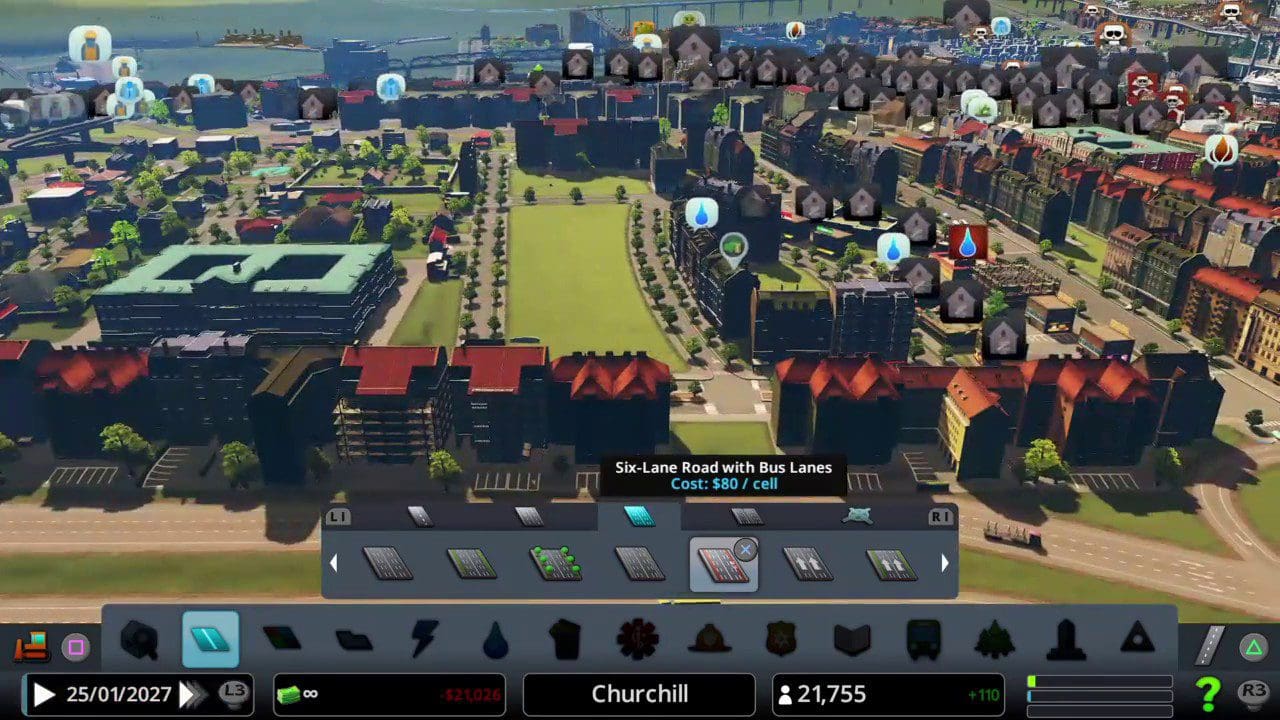The image size is (1280, 720).
Task: Open the intersections tab
Action: [x=857, y=516]
